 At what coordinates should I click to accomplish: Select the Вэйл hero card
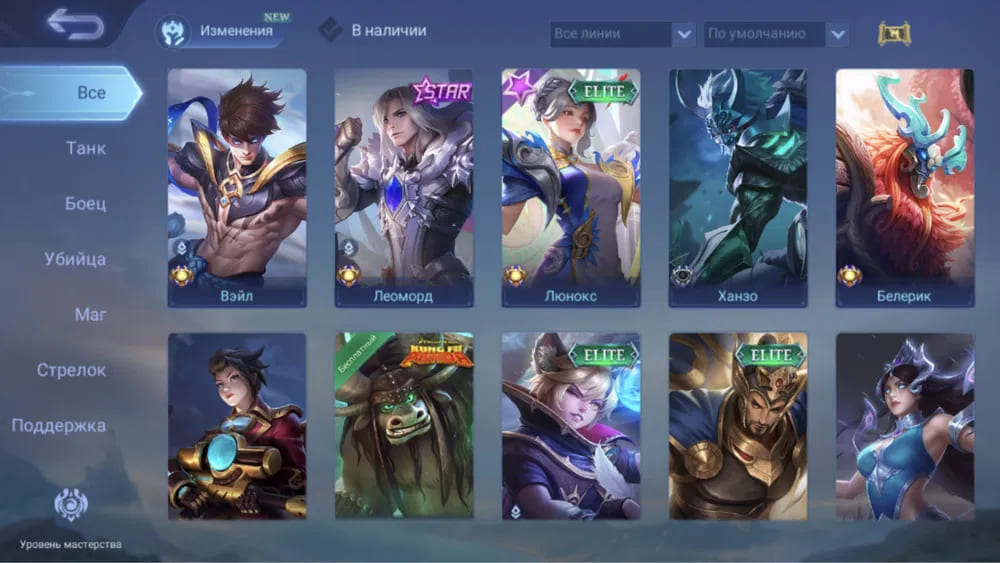(237, 187)
